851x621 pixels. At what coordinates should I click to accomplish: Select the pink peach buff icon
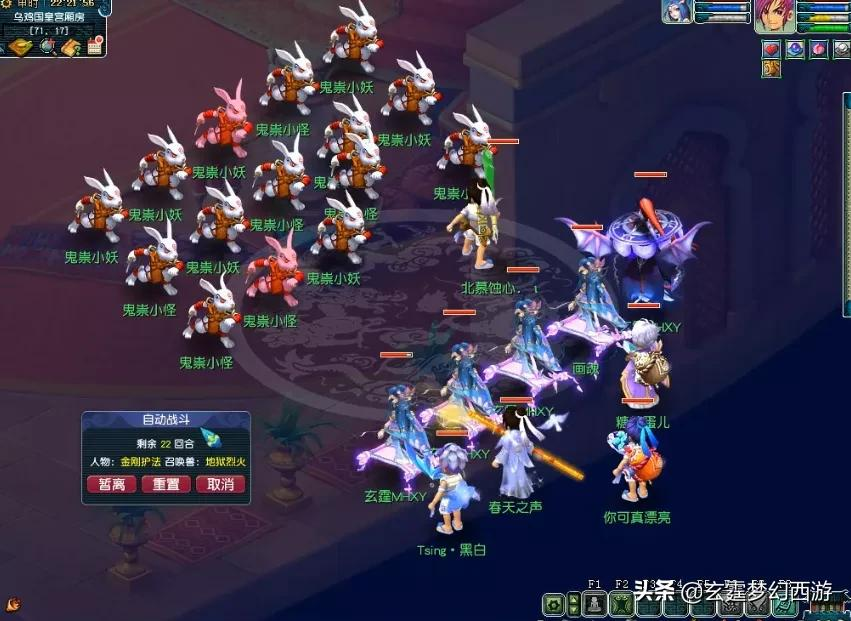pos(818,49)
